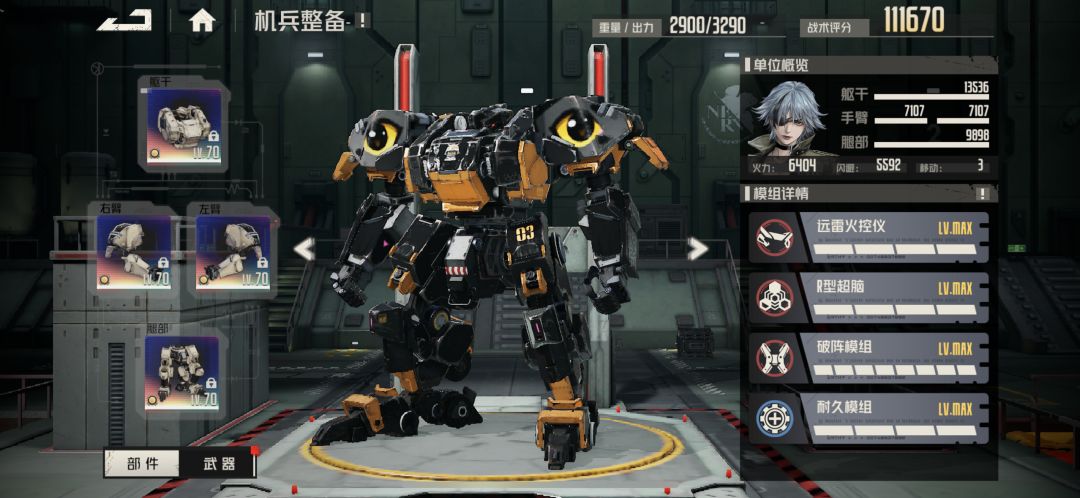Open the 远雷火控仪 module entry
The height and width of the screenshot is (498, 1080).
click(x=869, y=237)
